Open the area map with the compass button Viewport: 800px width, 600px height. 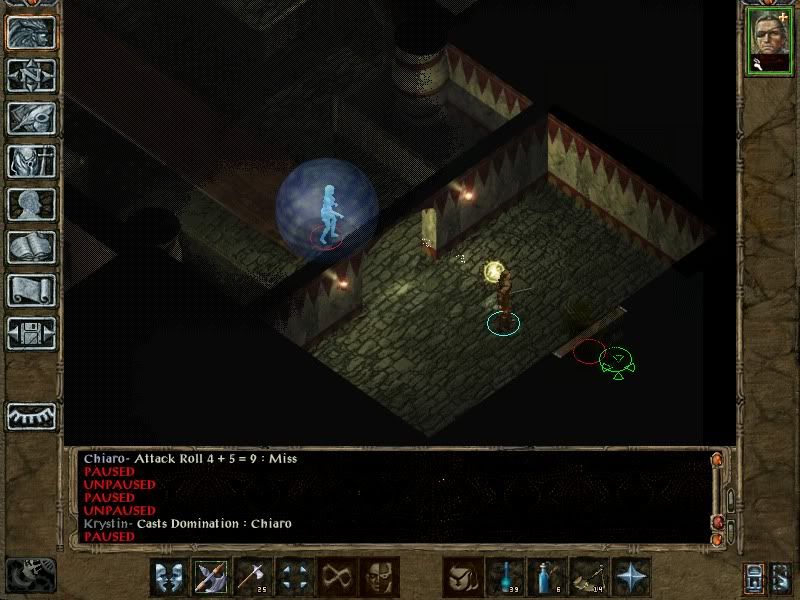pyautogui.click(x=31, y=76)
